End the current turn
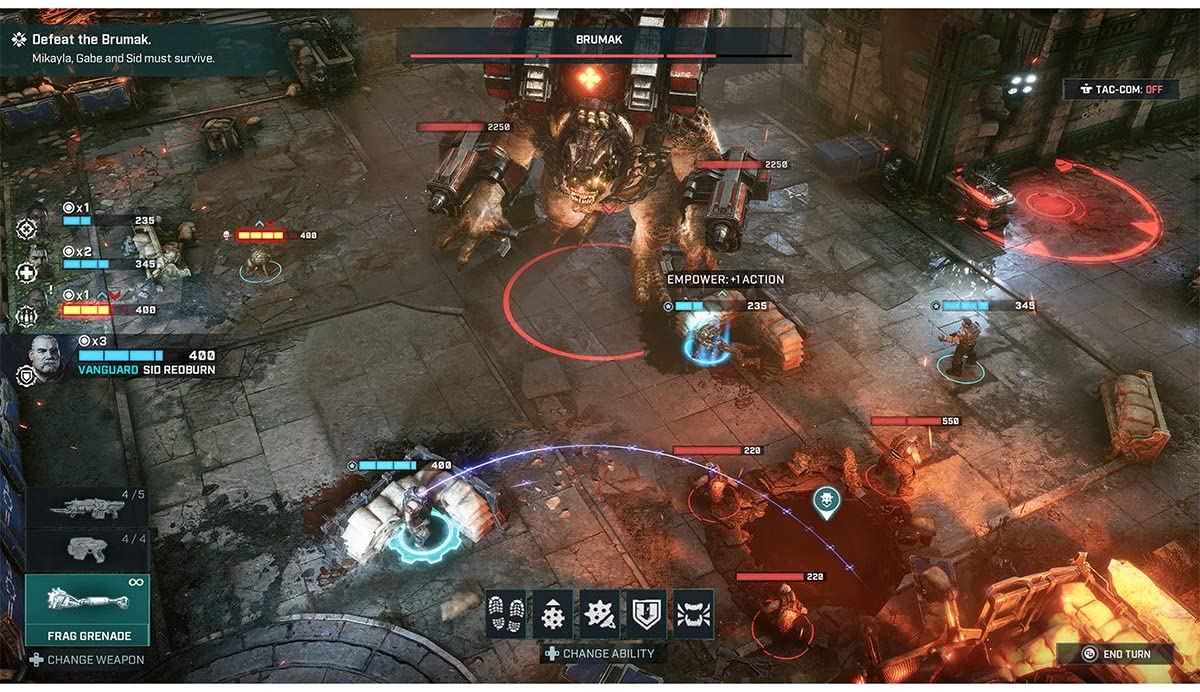This screenshot has height=692, width=1200. tap(1116, 654)
